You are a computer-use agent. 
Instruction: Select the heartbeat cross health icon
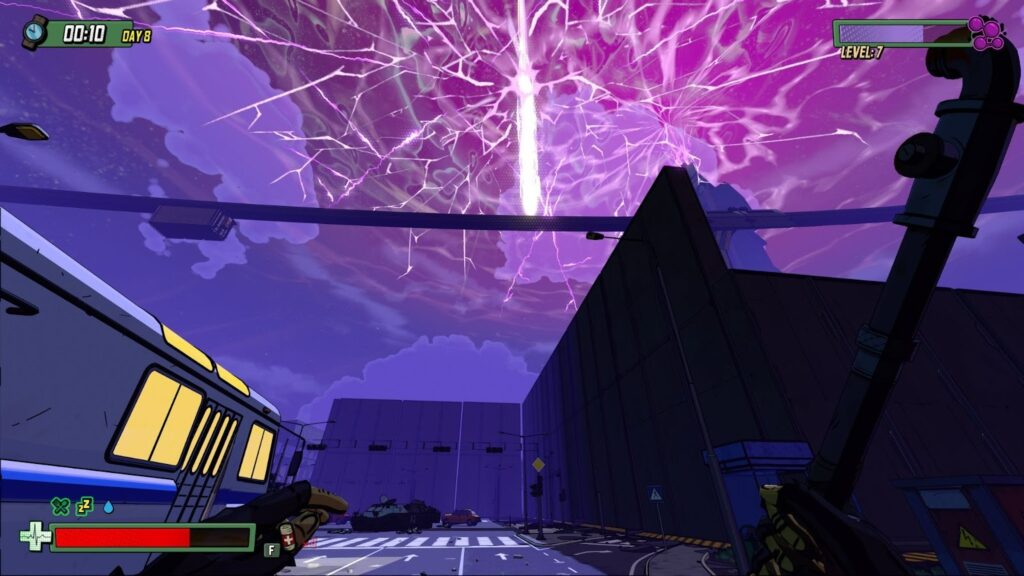pos(35,537)
